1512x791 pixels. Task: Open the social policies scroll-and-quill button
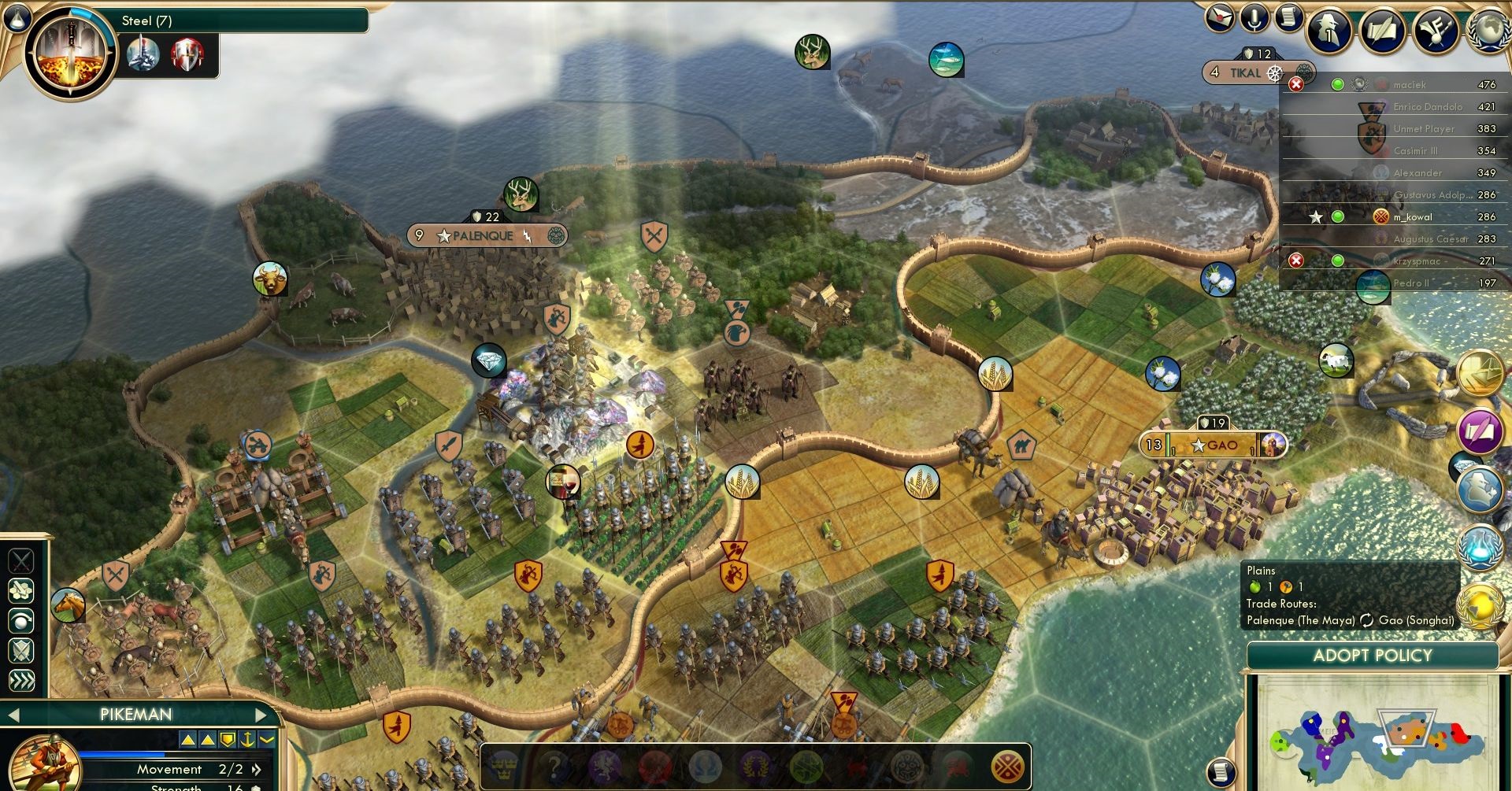coord(1384,30)
